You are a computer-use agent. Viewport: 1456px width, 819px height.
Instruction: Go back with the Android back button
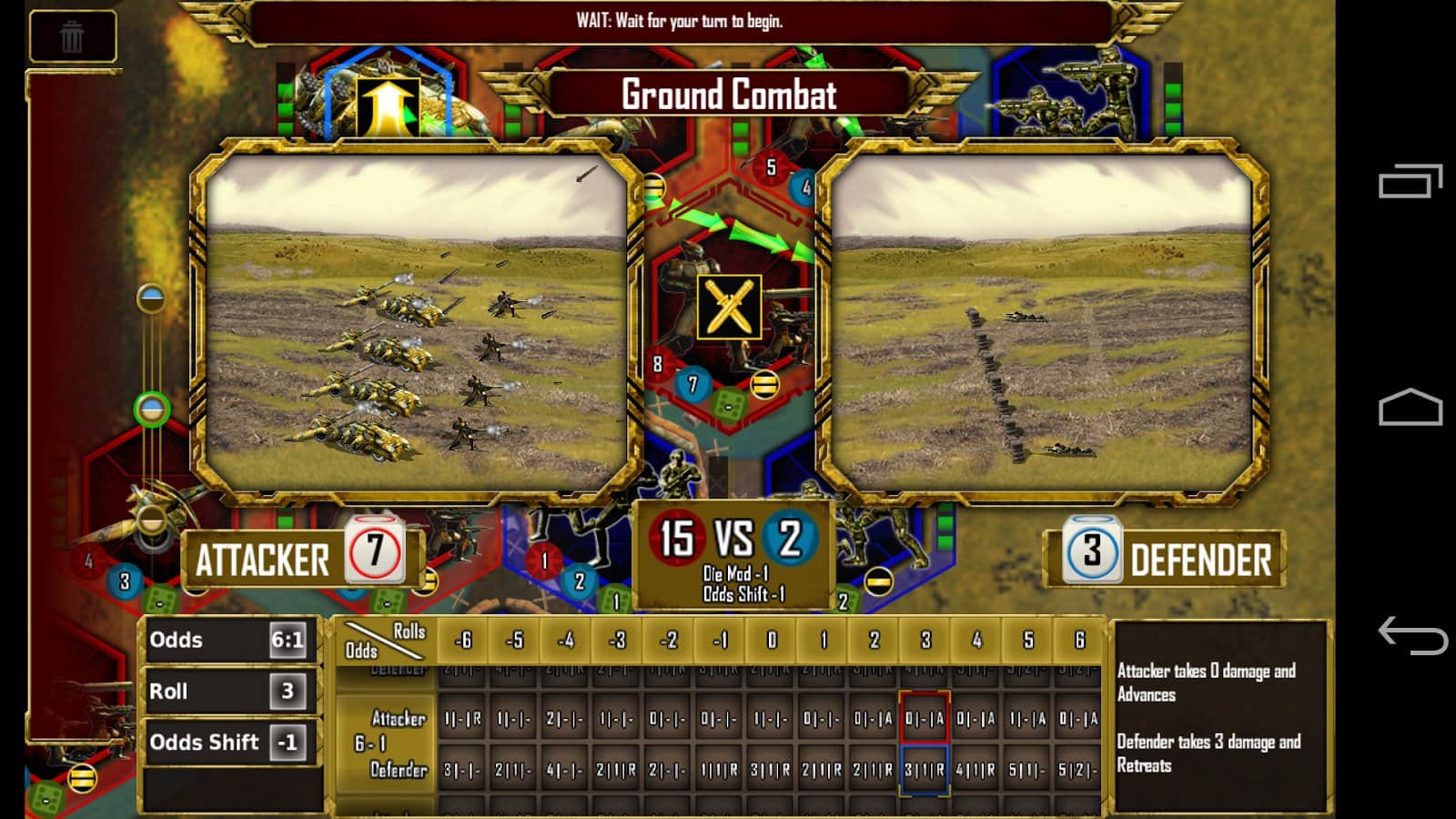click(x=1411, y=634)
